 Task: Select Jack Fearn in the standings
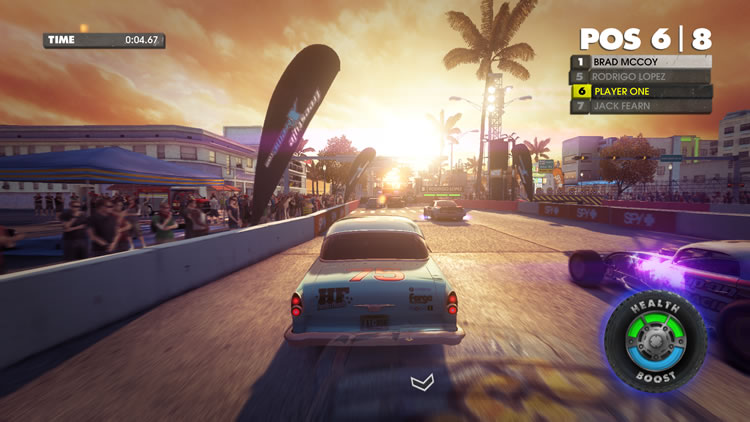641,106
